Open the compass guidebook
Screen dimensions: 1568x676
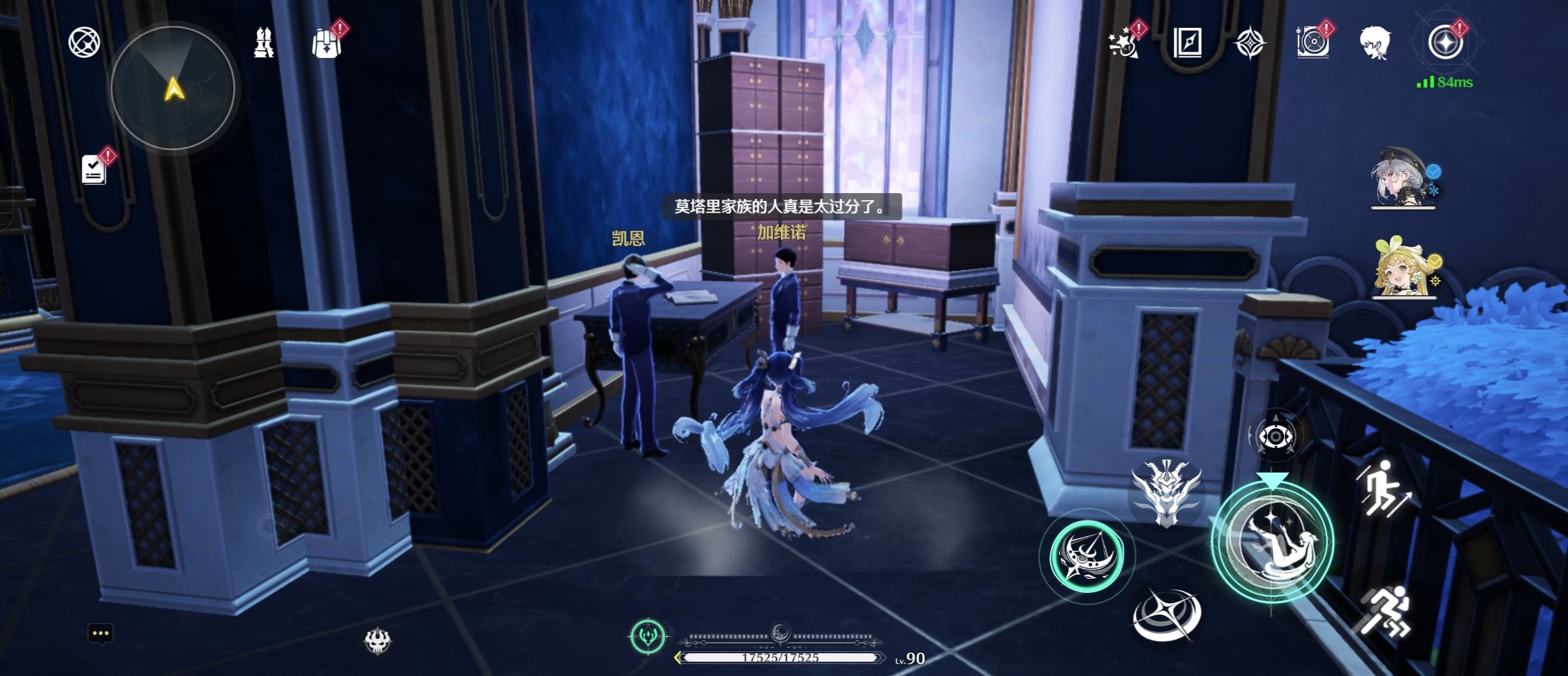coord(1187,43)
